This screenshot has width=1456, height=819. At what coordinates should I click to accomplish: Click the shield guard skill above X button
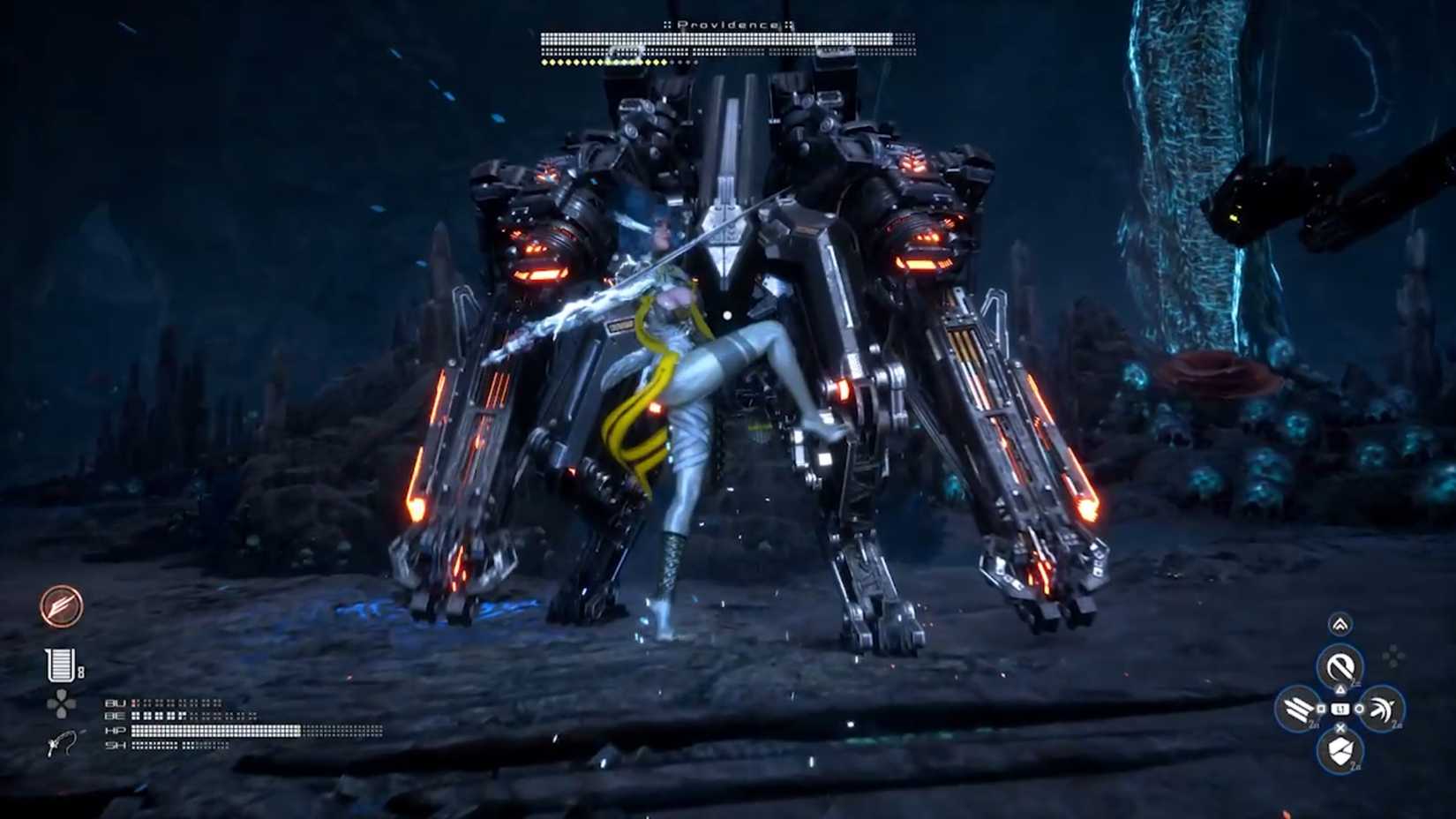click(1340, 748)
